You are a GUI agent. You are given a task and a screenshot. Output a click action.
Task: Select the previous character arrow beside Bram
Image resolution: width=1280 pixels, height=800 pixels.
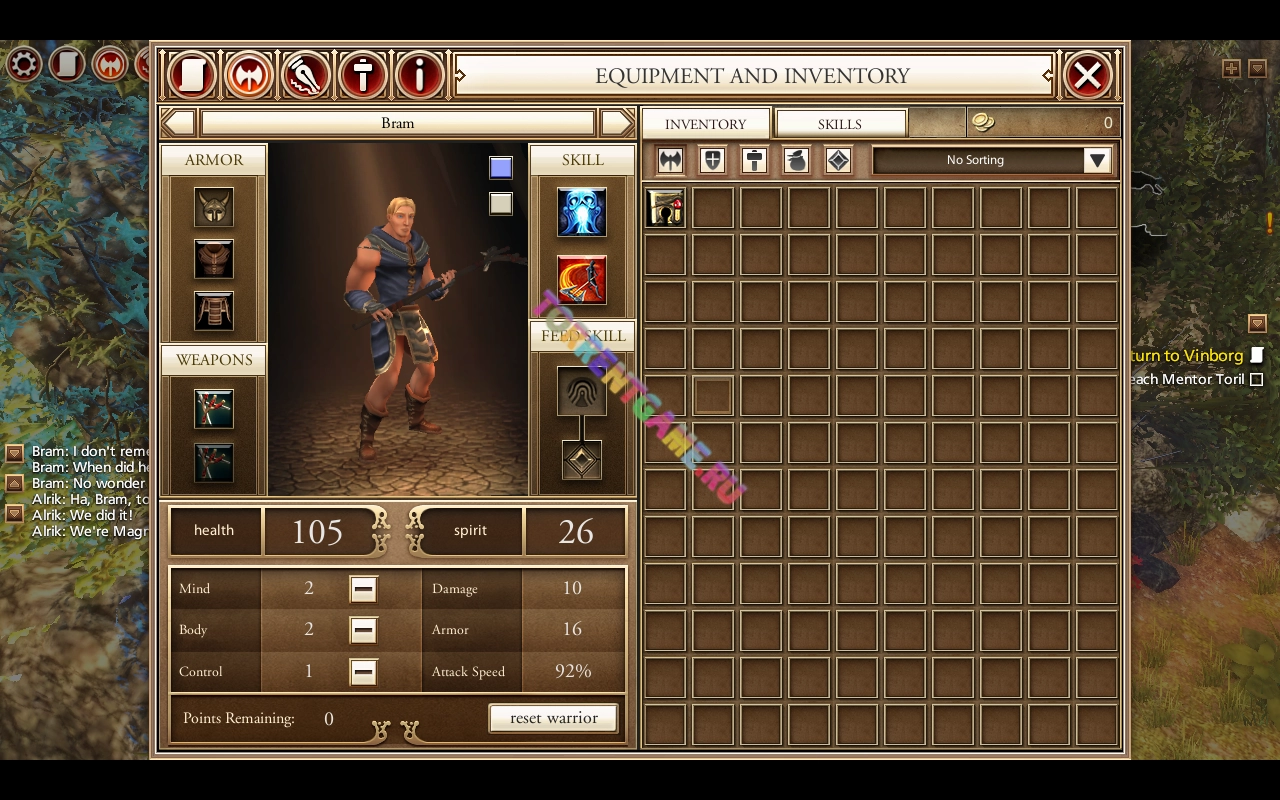click(x=179, y=123)
